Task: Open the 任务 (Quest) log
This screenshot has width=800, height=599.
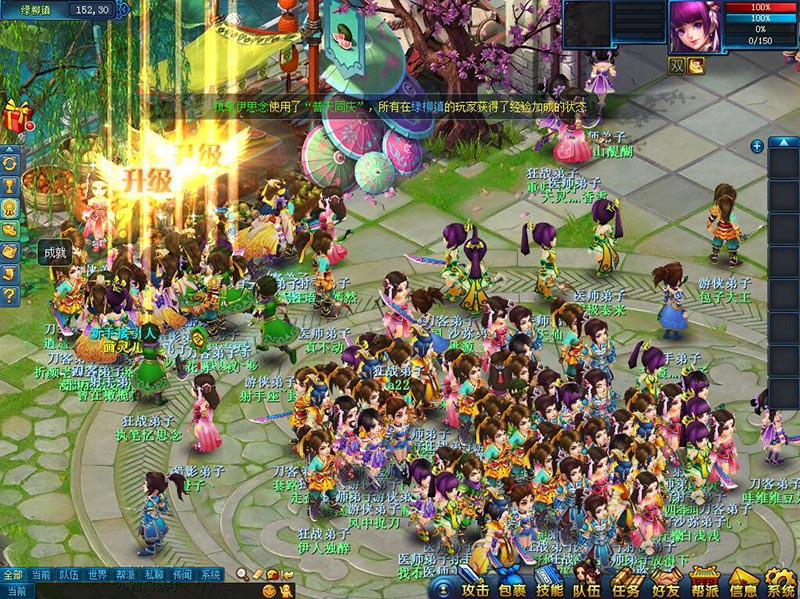Action: click(x=625, y=586)
